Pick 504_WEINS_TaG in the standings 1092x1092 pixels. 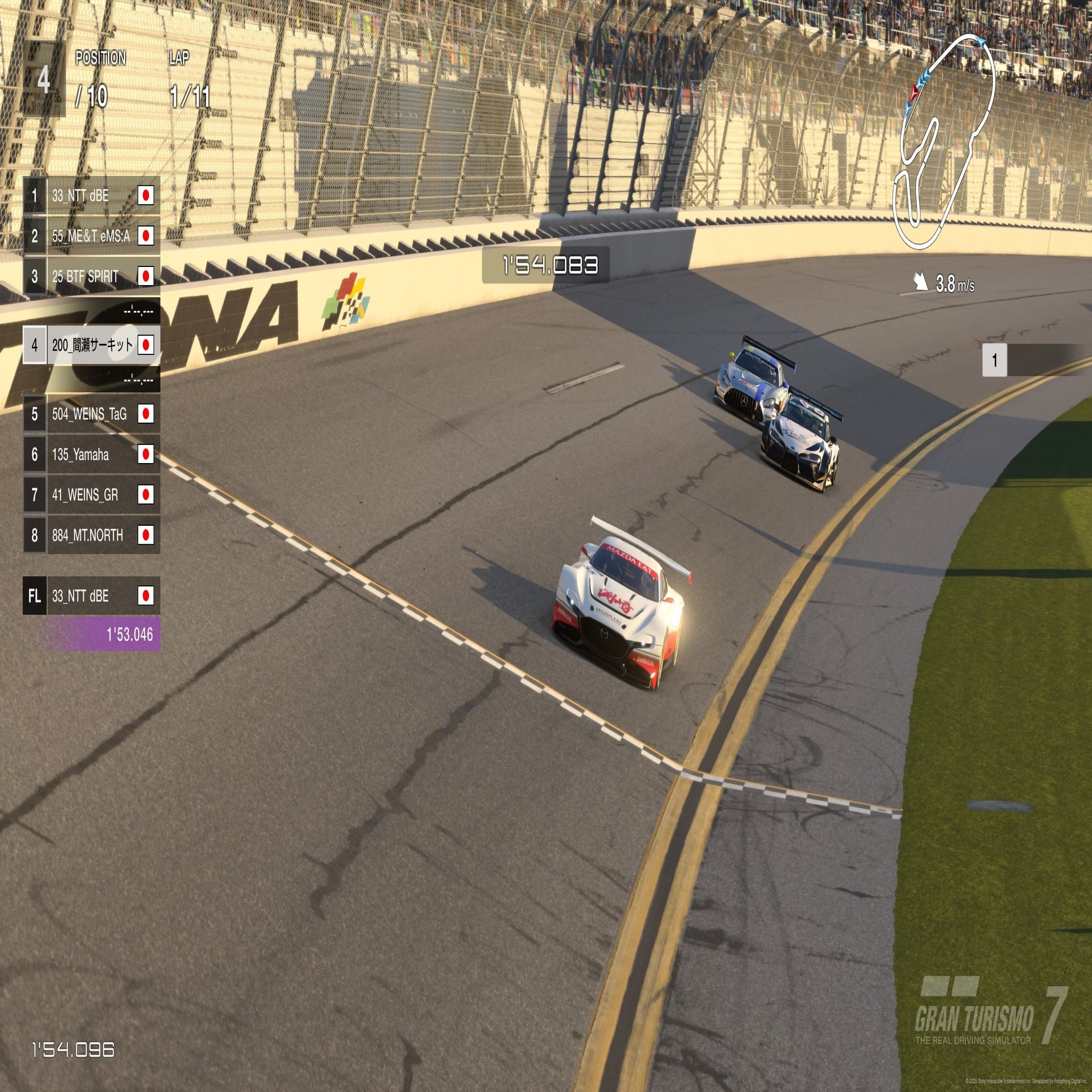pyautogui.click(x=91, y=414)
